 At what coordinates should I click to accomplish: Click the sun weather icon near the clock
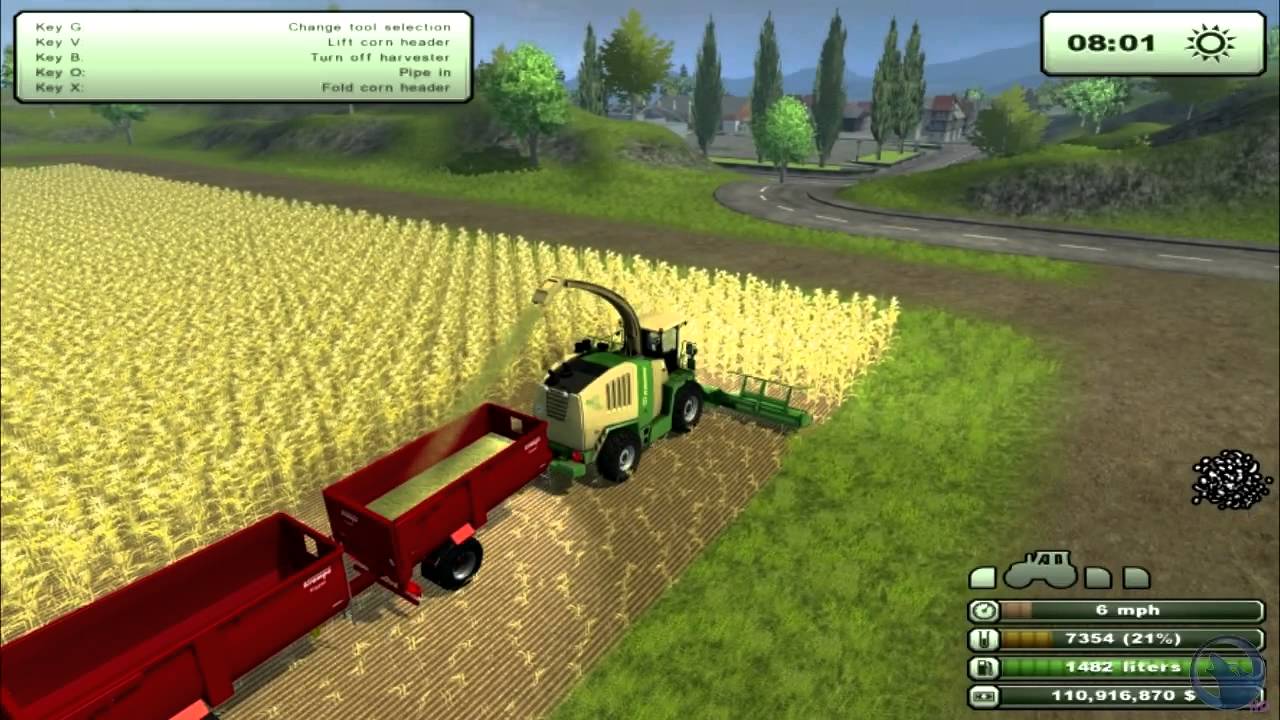(1210, 43)
